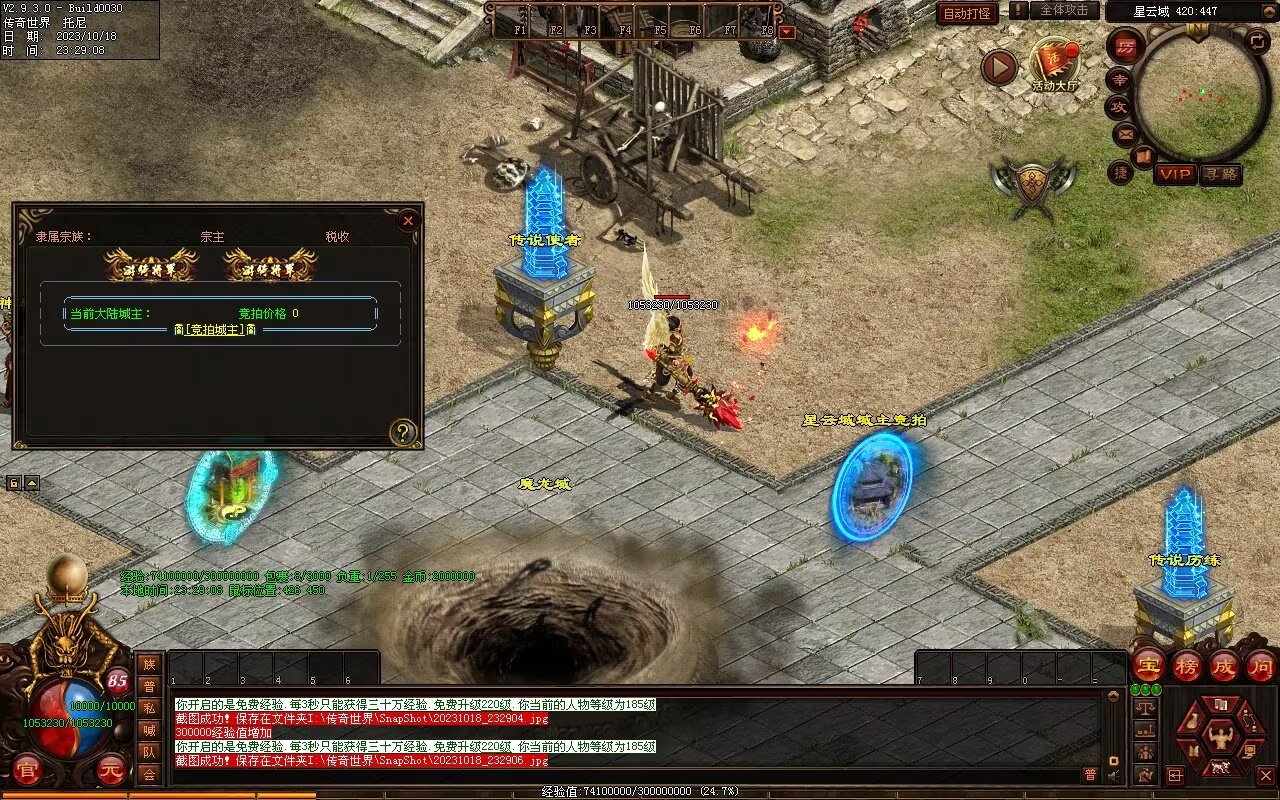This screenshot has width=1280, height=800.
Task: Select the 全体攻击 attack mode button
Action: [x=1064, y=10]
